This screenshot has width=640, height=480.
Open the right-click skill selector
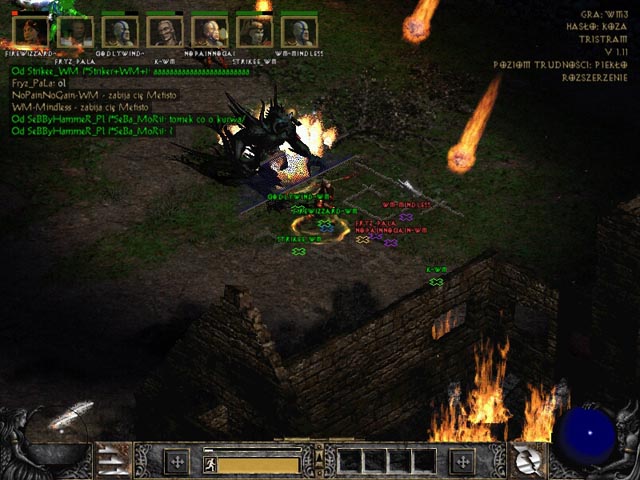(526, 461)
